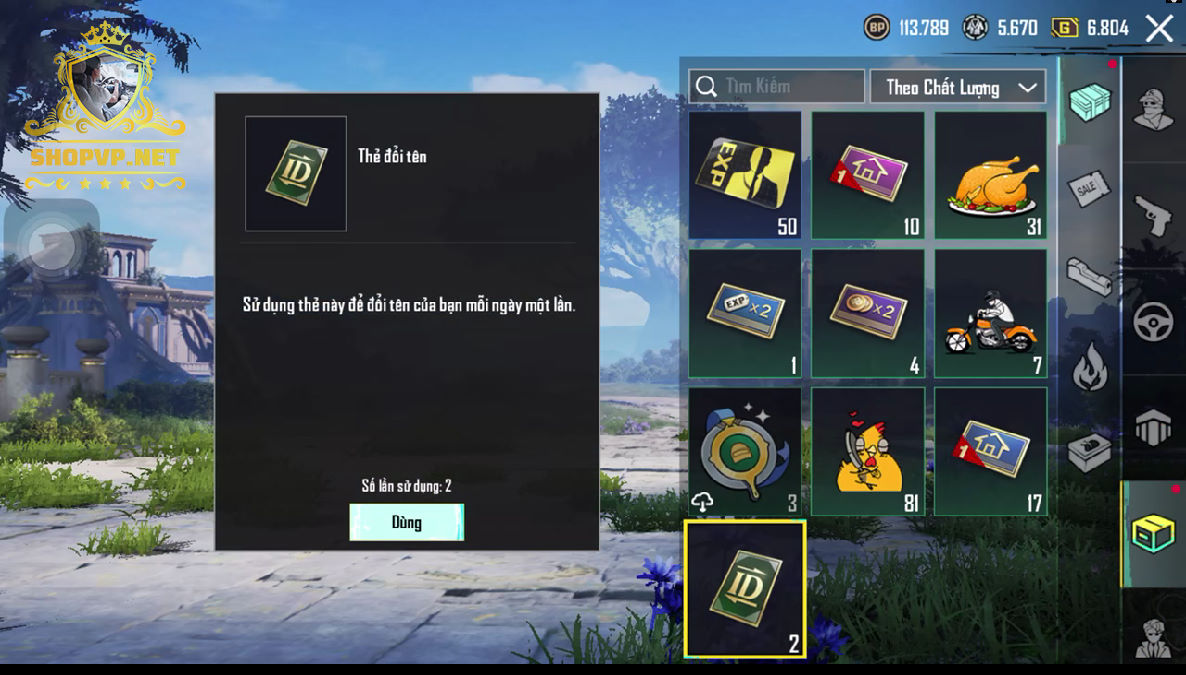Switch to the character outfit tab
Viewport: 1186px width, 675px height.
[1152, 106]
